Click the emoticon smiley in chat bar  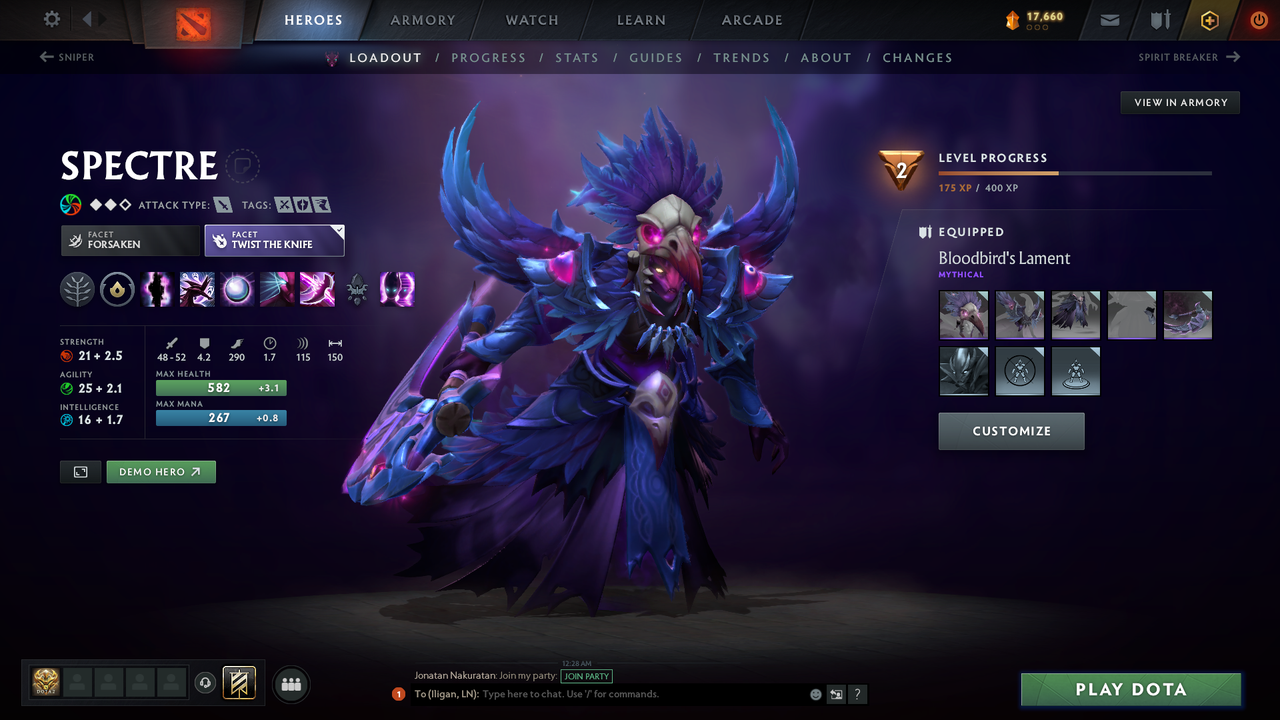[x=815, y=693]
